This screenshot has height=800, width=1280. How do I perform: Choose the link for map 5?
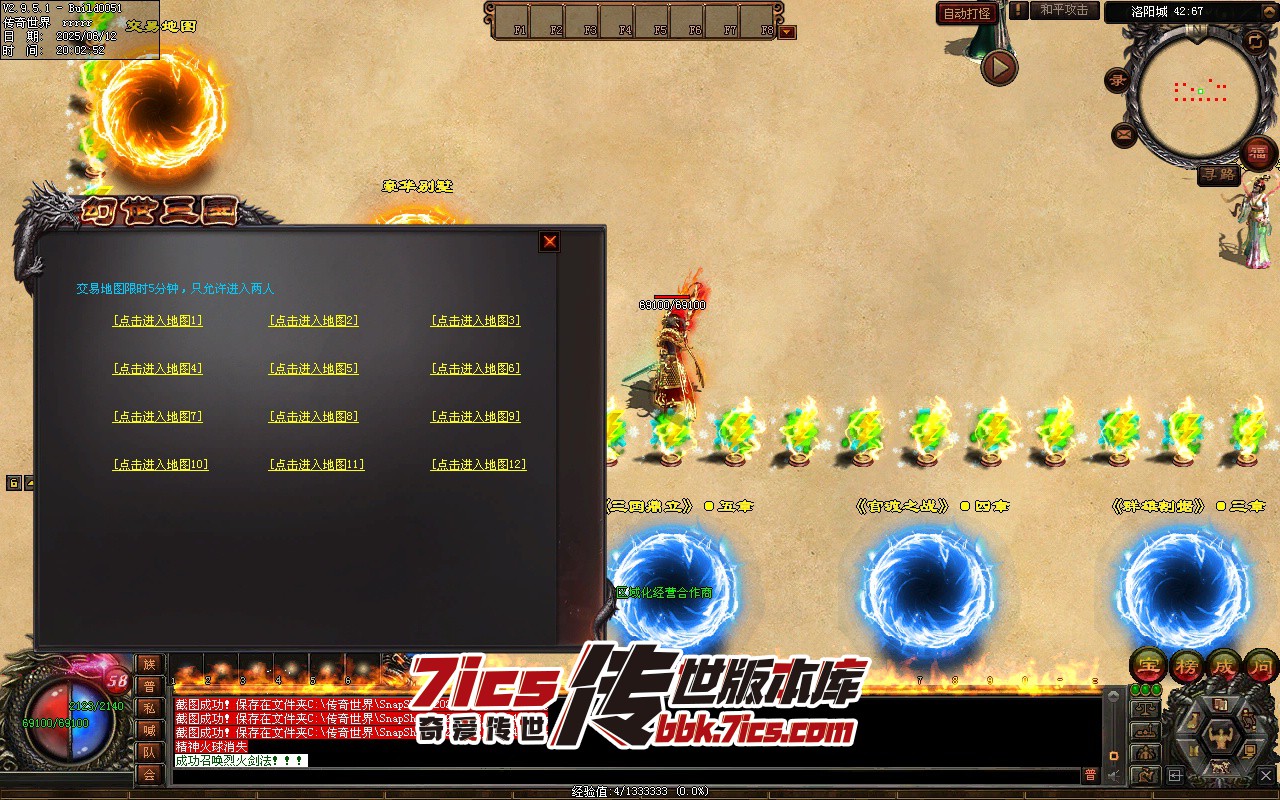313,369
